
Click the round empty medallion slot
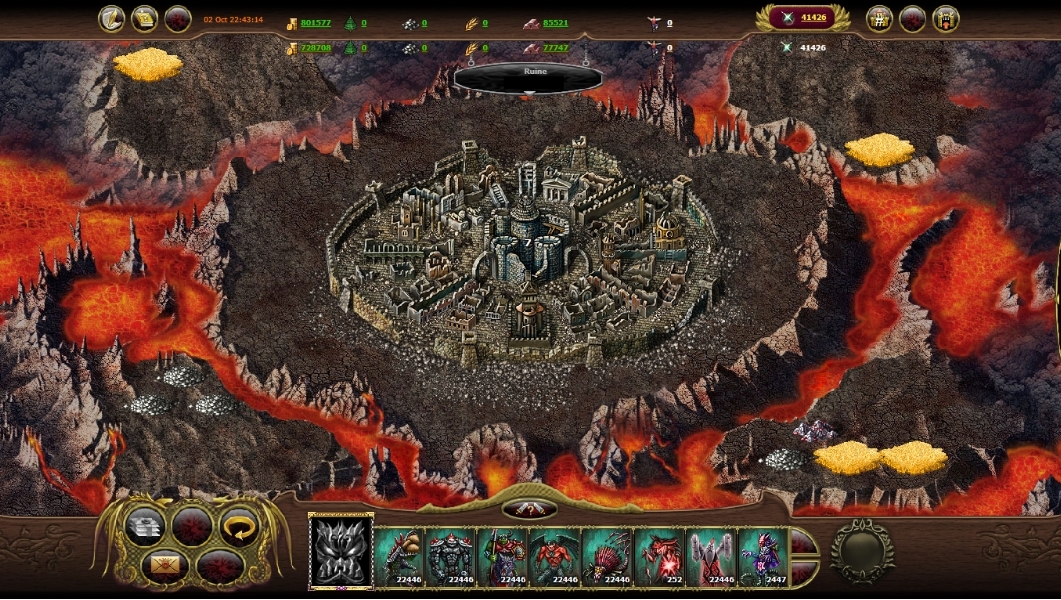[x=862, y=551]
